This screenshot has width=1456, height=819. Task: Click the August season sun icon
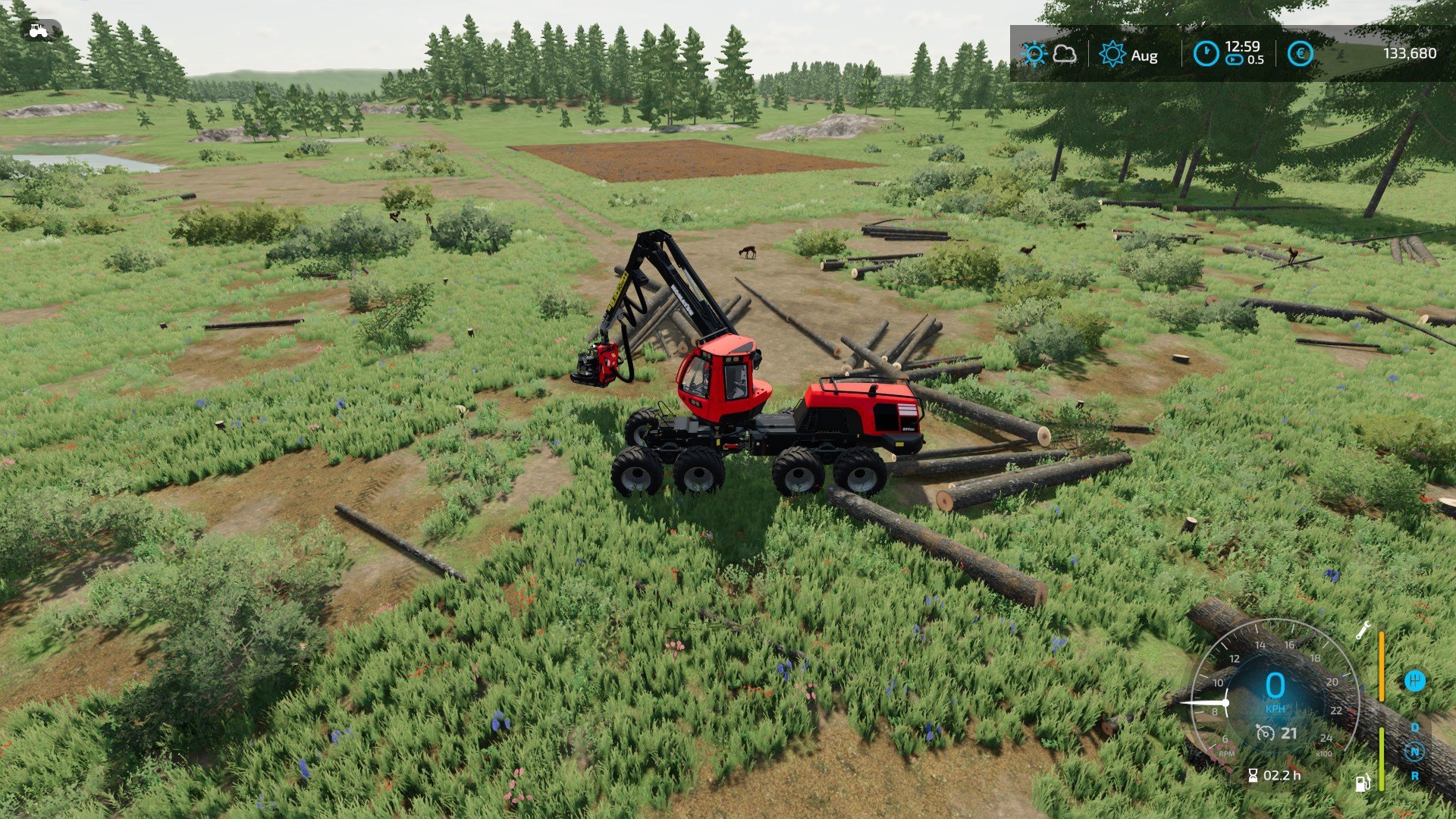pos(1112,55)
